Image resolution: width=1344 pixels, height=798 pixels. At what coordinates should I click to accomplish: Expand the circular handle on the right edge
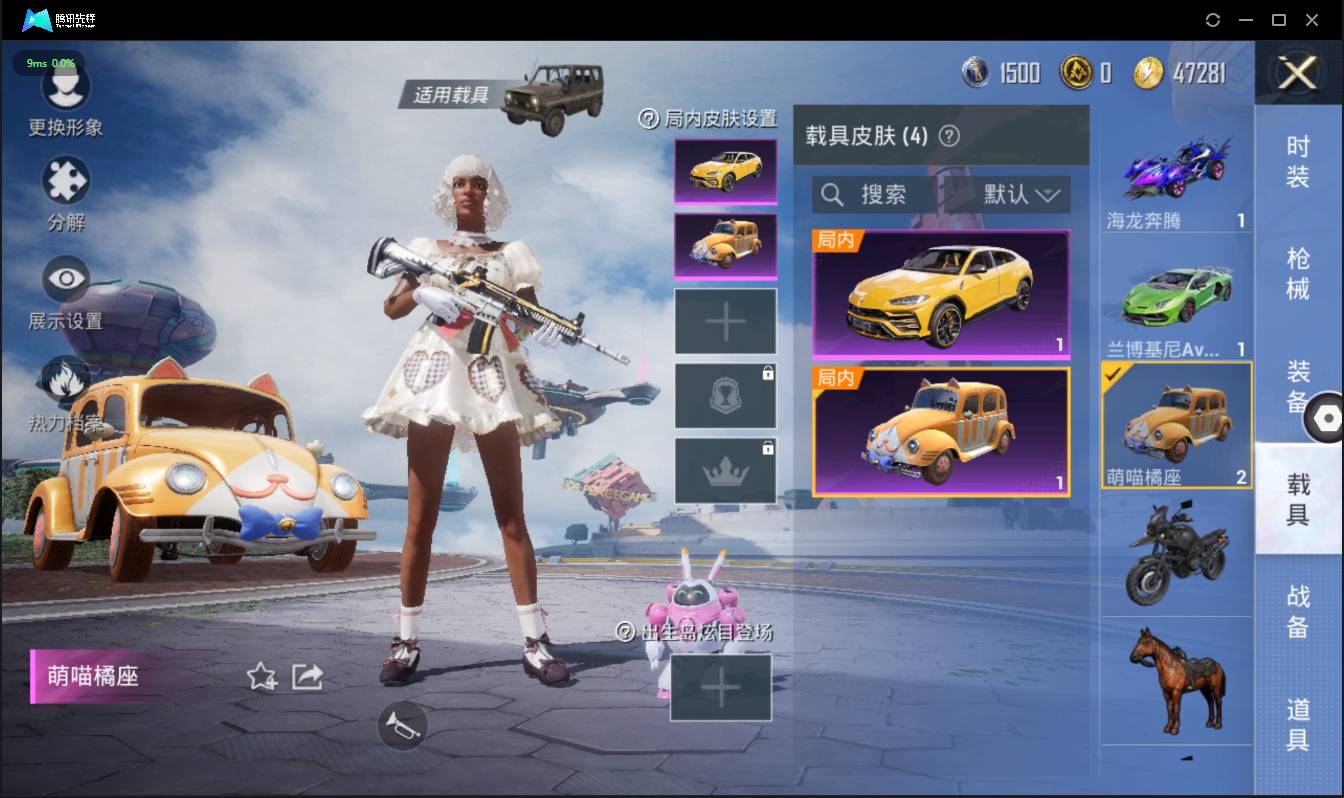point(1330,417)
